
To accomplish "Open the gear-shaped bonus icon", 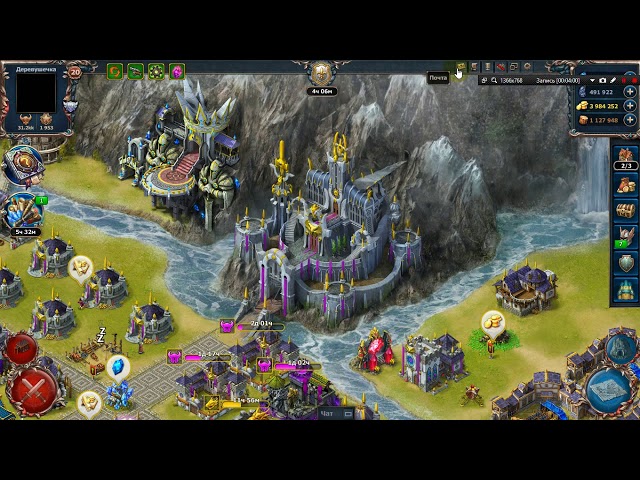I will click(x=156, y=71).
